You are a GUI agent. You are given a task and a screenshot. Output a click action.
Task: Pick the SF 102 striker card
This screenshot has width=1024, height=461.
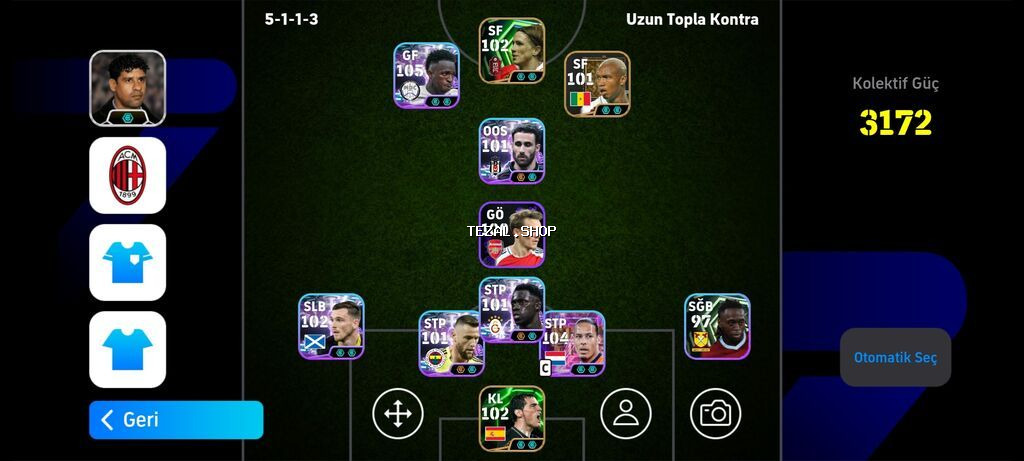click(x=512, y=50)
